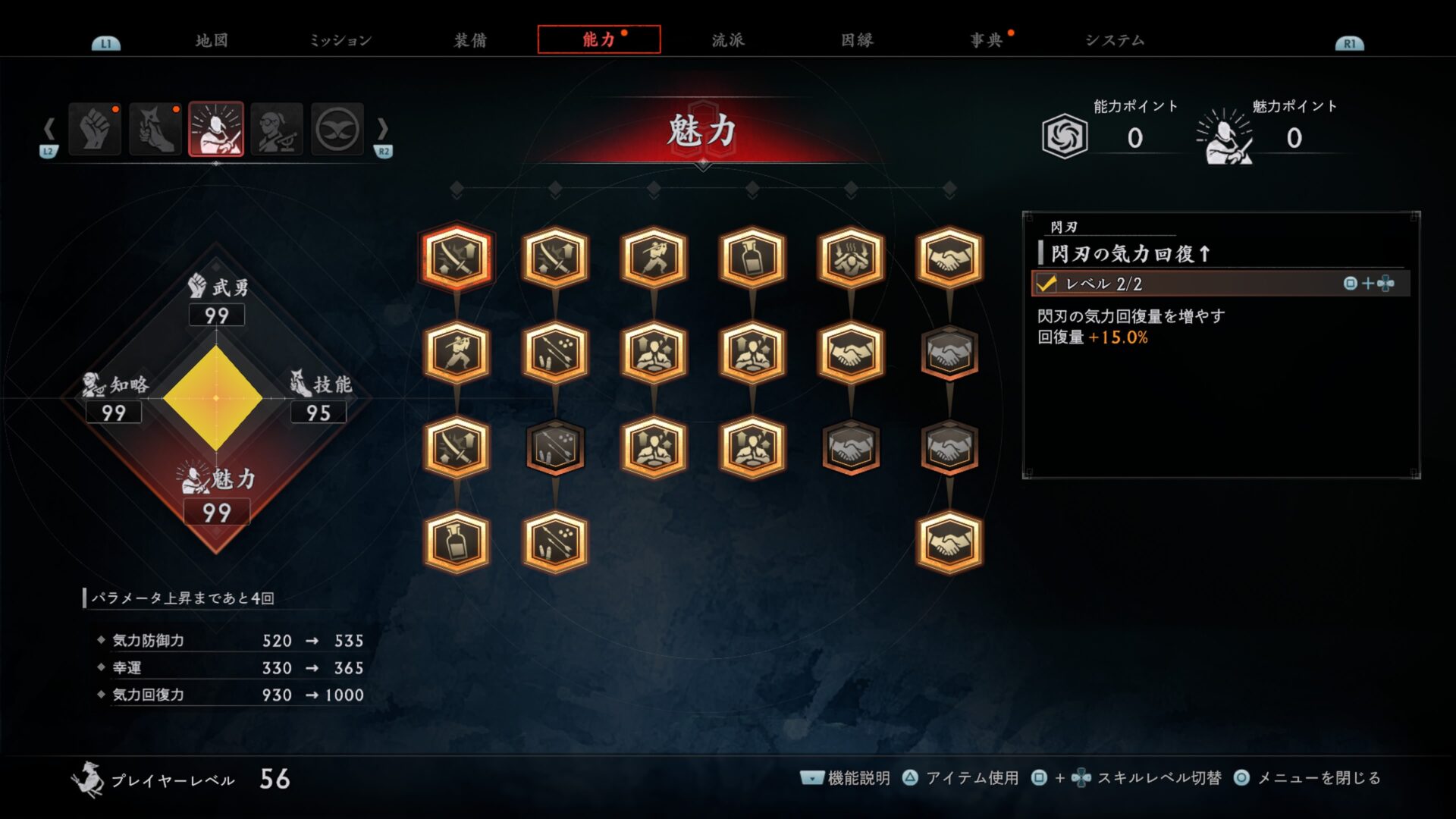Viewport: 1456px width, 819px height.
Task: Choose the hot spring bather skill node
Action: (851, 258)
